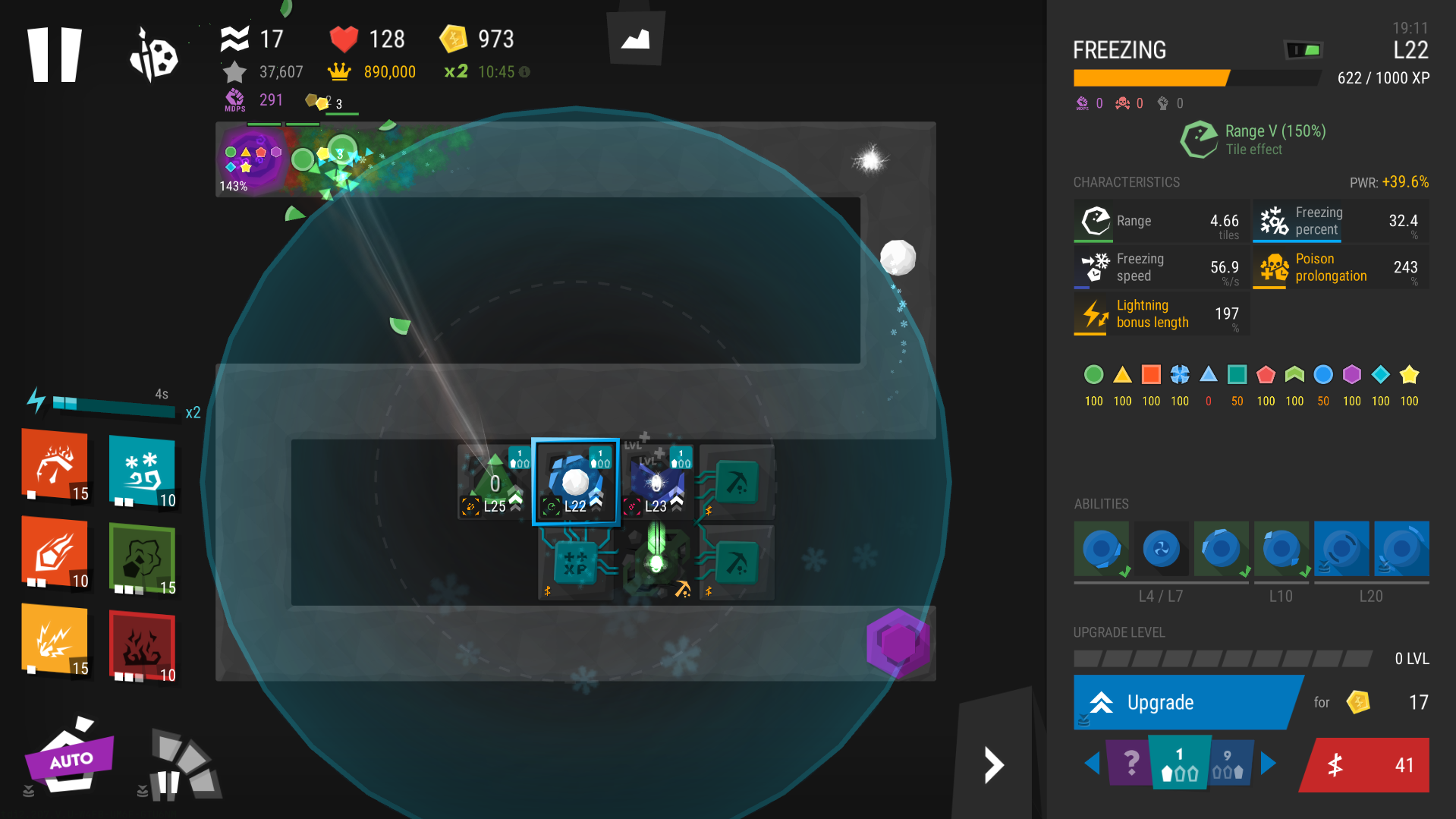Toggle the AUTO wave button

pos(71,758)
